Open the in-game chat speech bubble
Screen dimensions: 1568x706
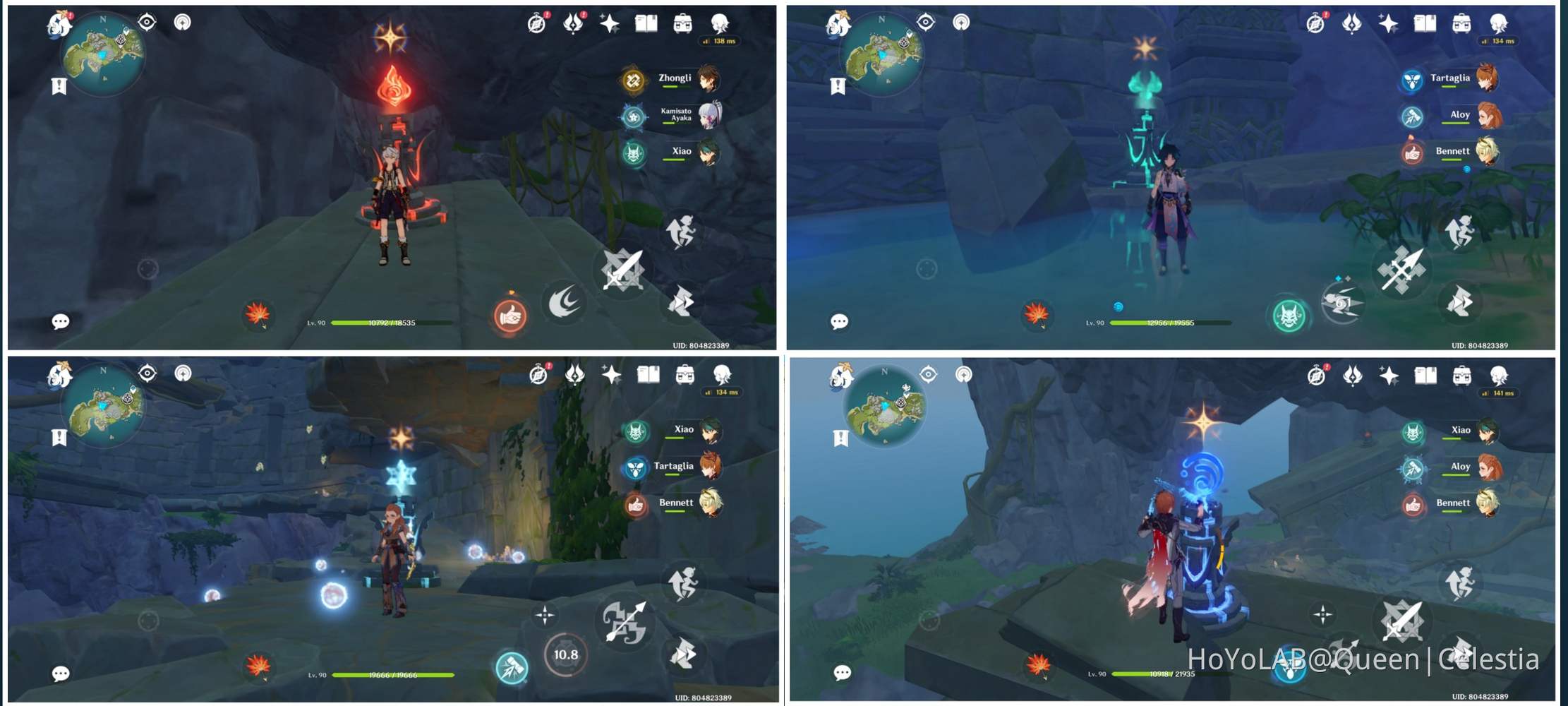pyautogui.click(x=61, y=321)
